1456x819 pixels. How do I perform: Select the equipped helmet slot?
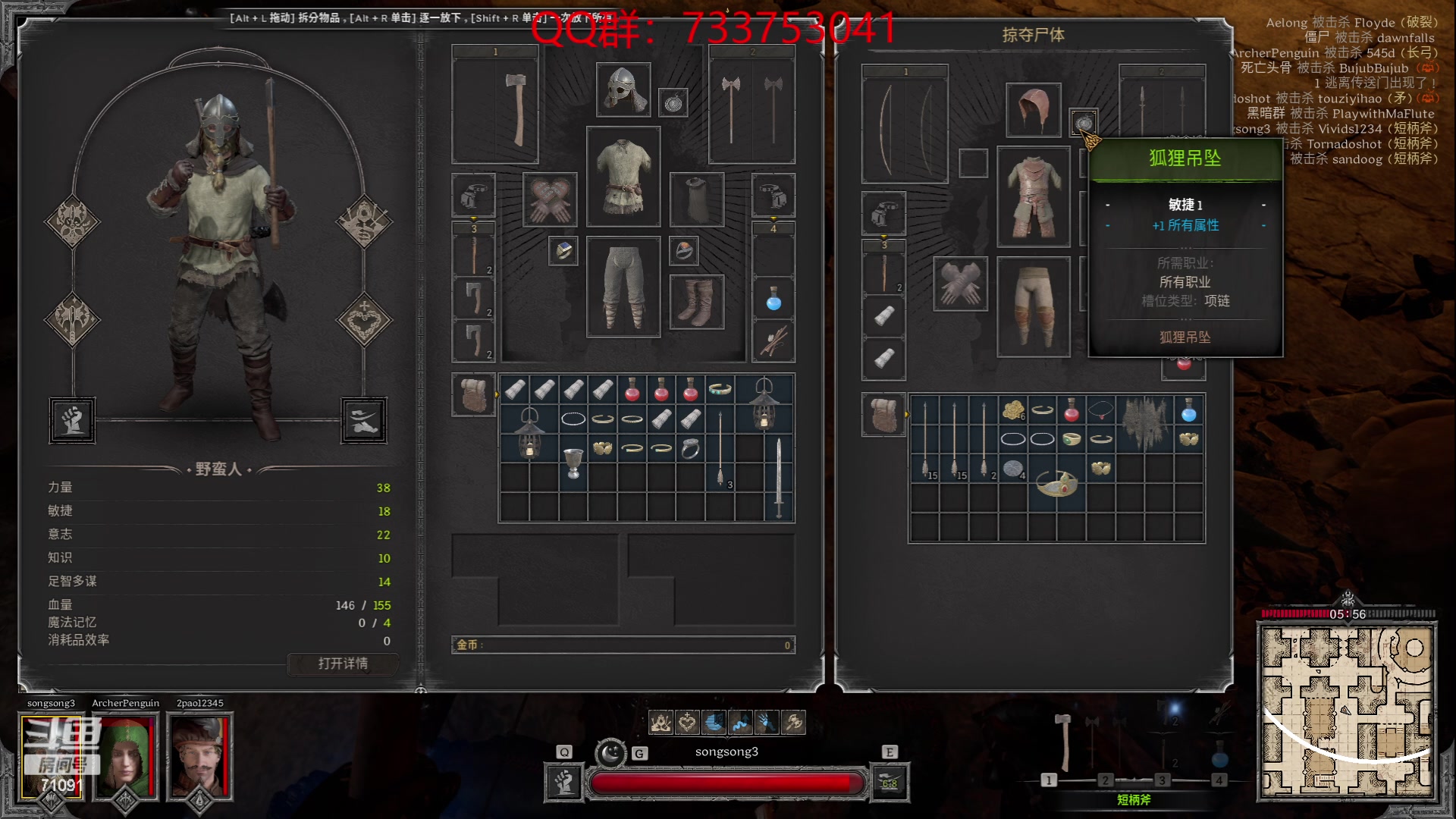pyautogui.click(x=623, y=89)
